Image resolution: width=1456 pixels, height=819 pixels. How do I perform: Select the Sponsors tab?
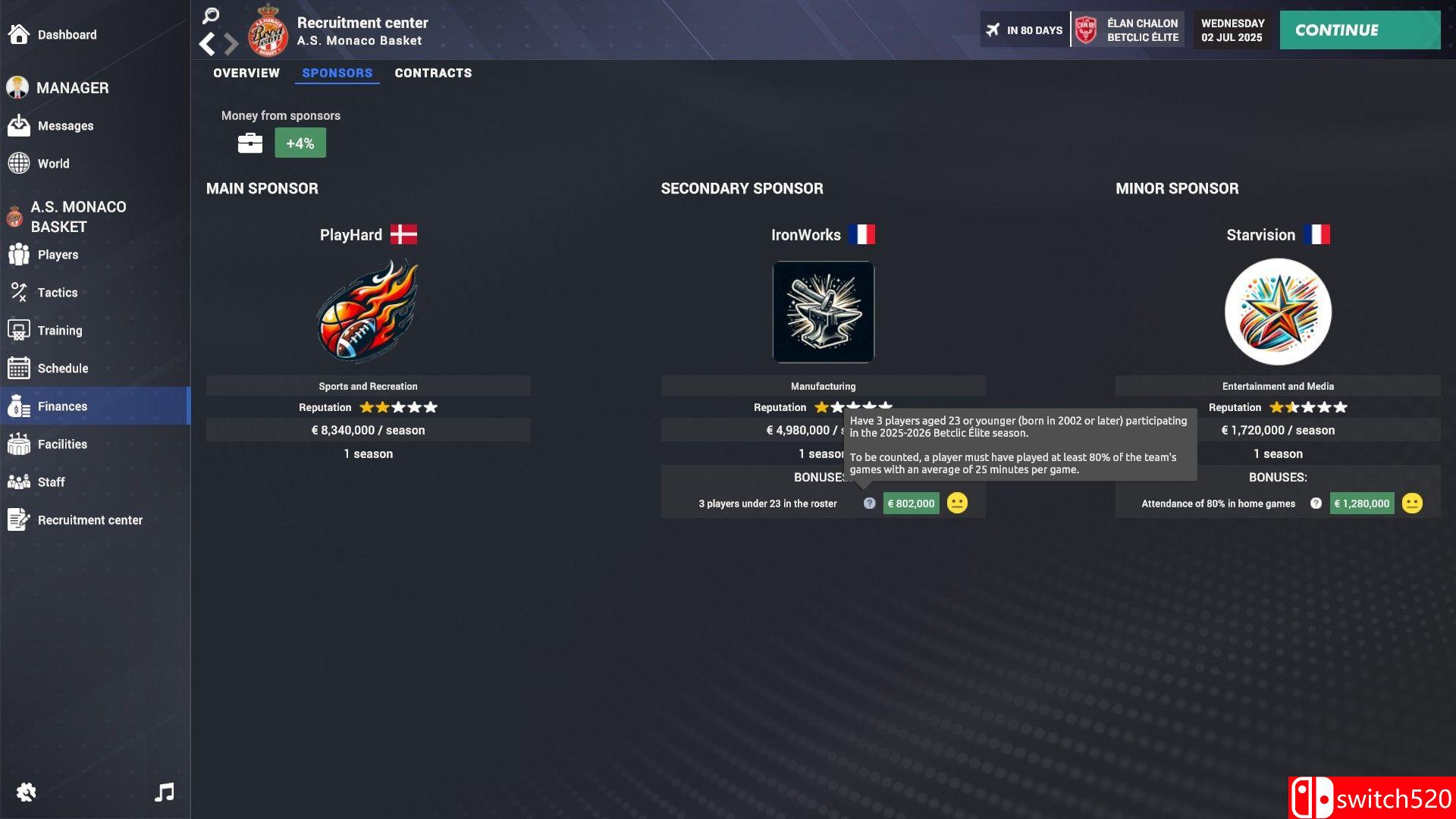click(337, 73)
